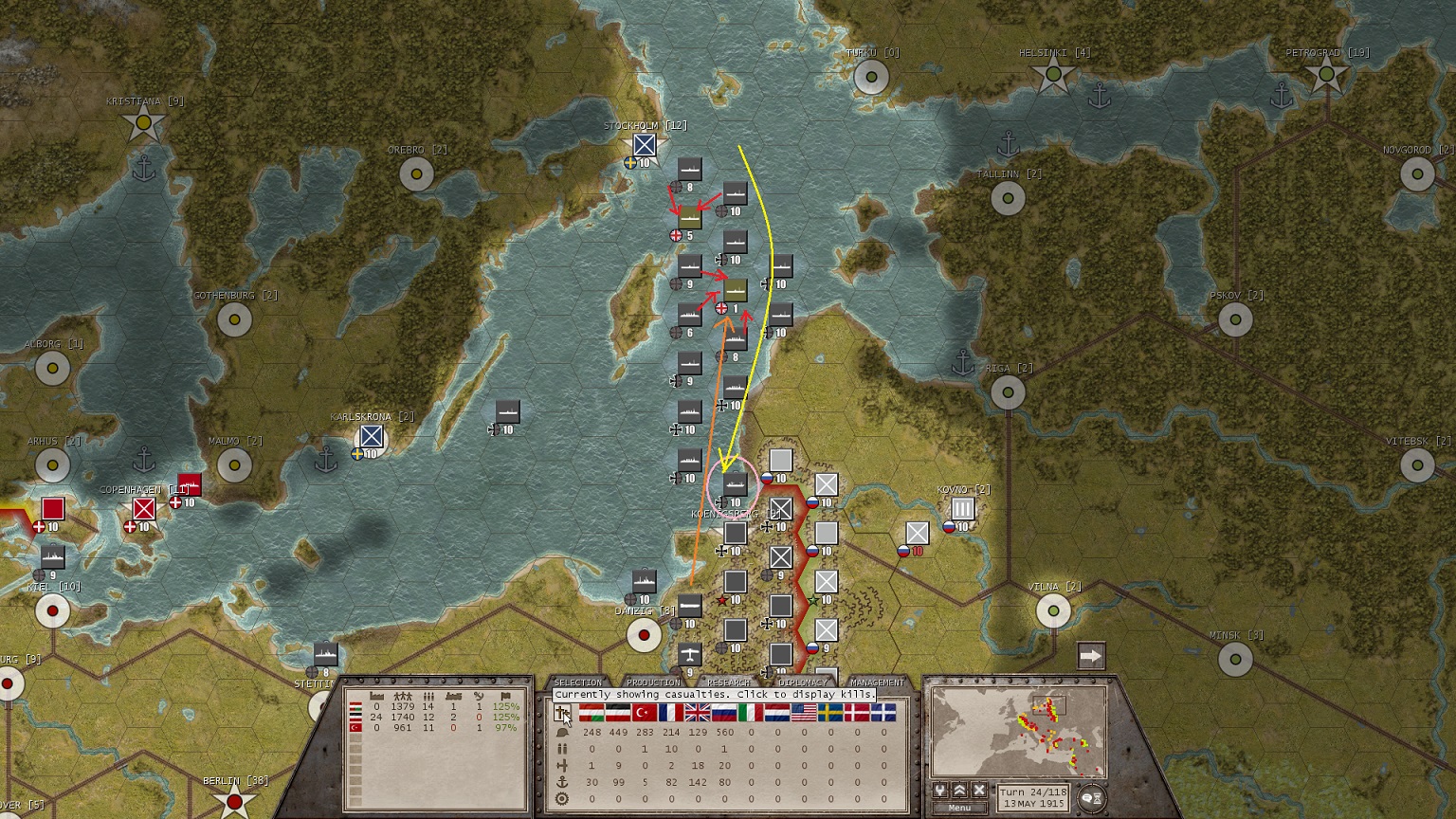1456x819 pixels.
Task: Click the white arrow next-unit button
Action: [x=1091, y=656]
